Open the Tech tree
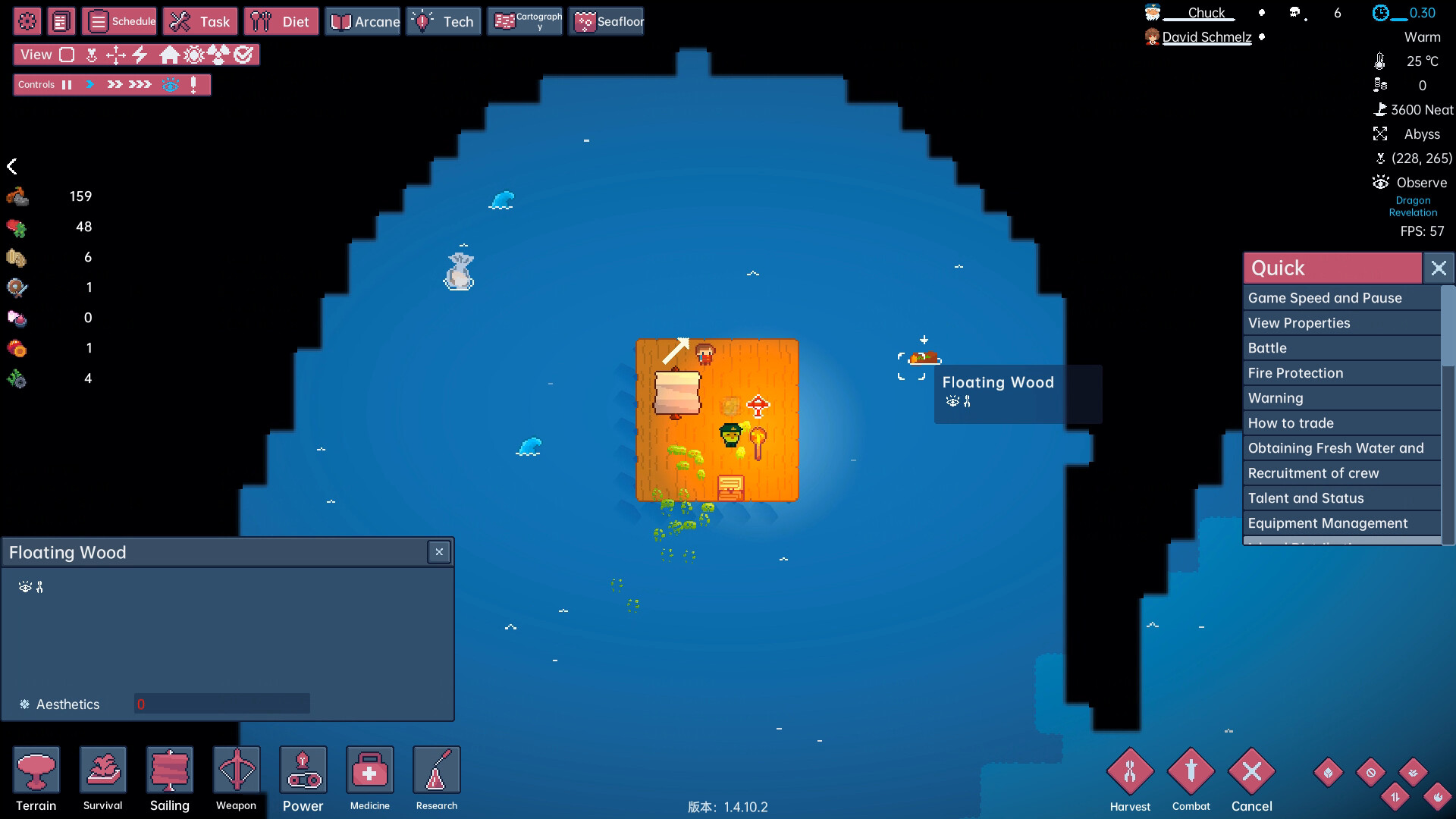This screenshot has width=1456, height=819. (444, 21)
